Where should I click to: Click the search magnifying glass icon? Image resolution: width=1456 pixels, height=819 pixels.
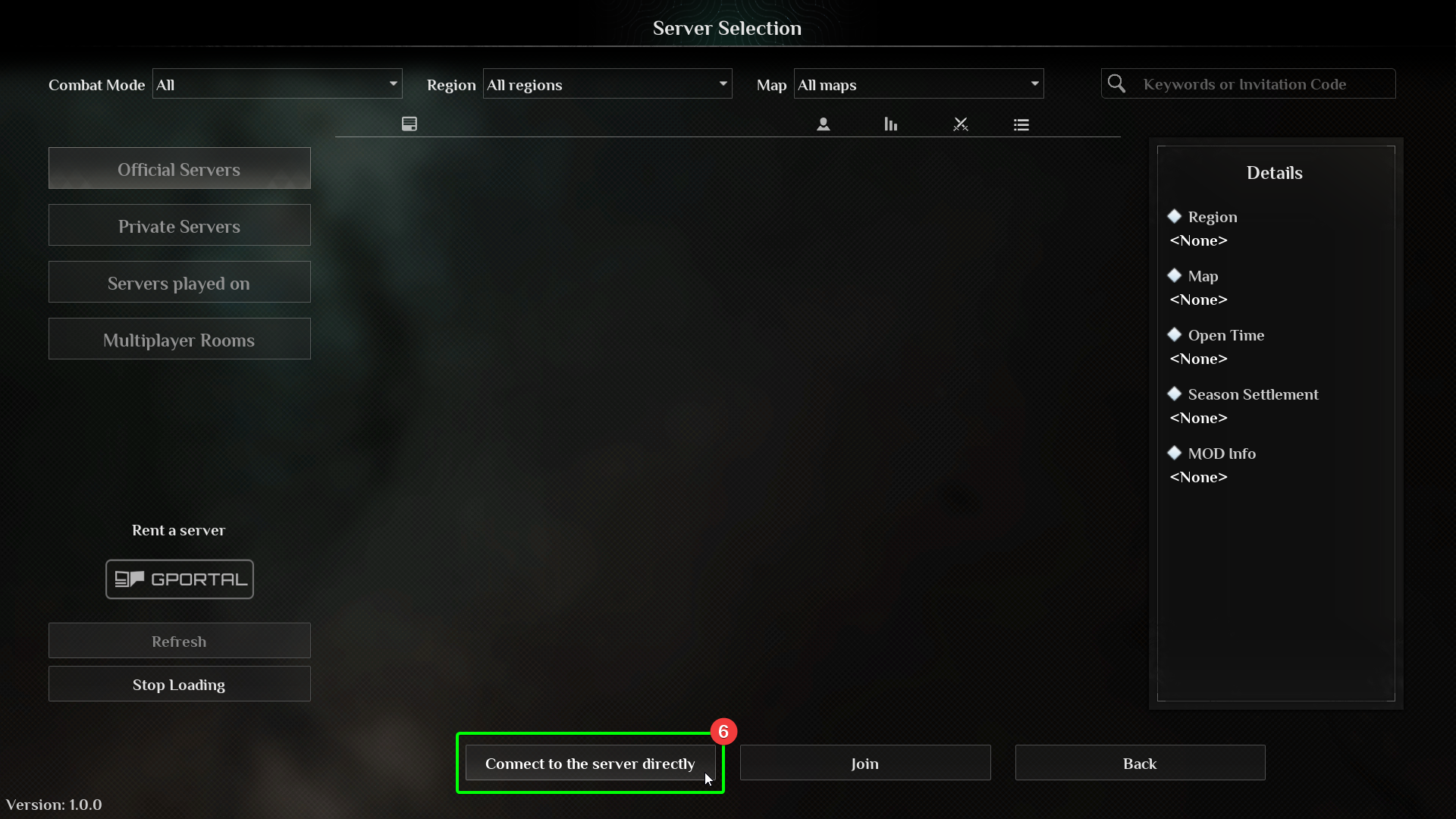(x=1116, y=83)
